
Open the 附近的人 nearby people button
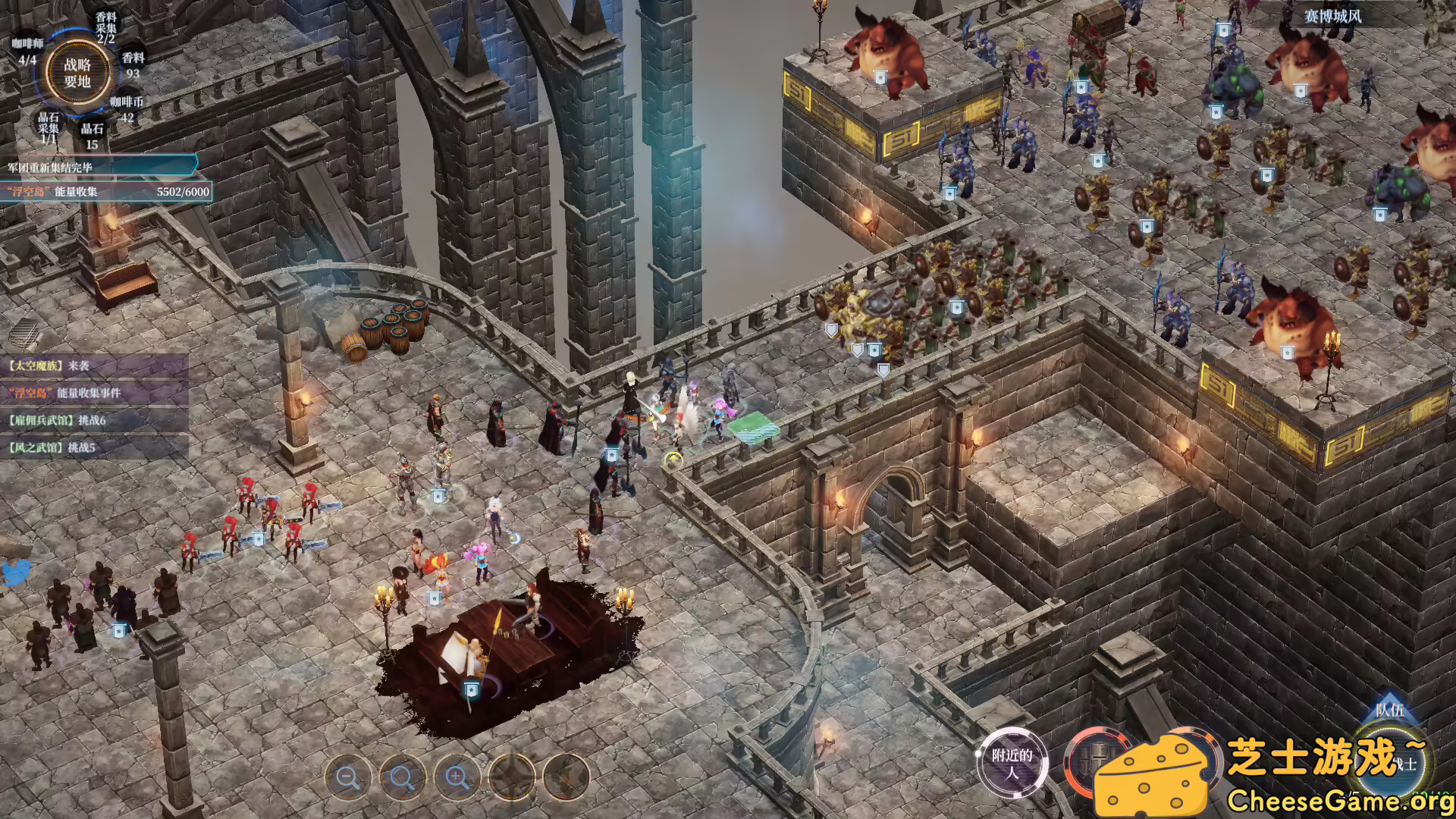[1012, 763]
